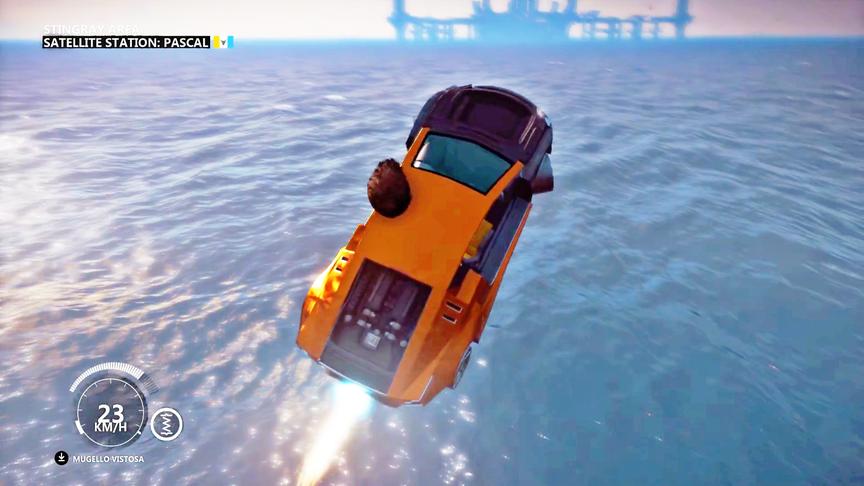This screenshot has width=864, height=486.
Task: Click the download arrow icon beside Mugello Vistosa
Action: 61,458
